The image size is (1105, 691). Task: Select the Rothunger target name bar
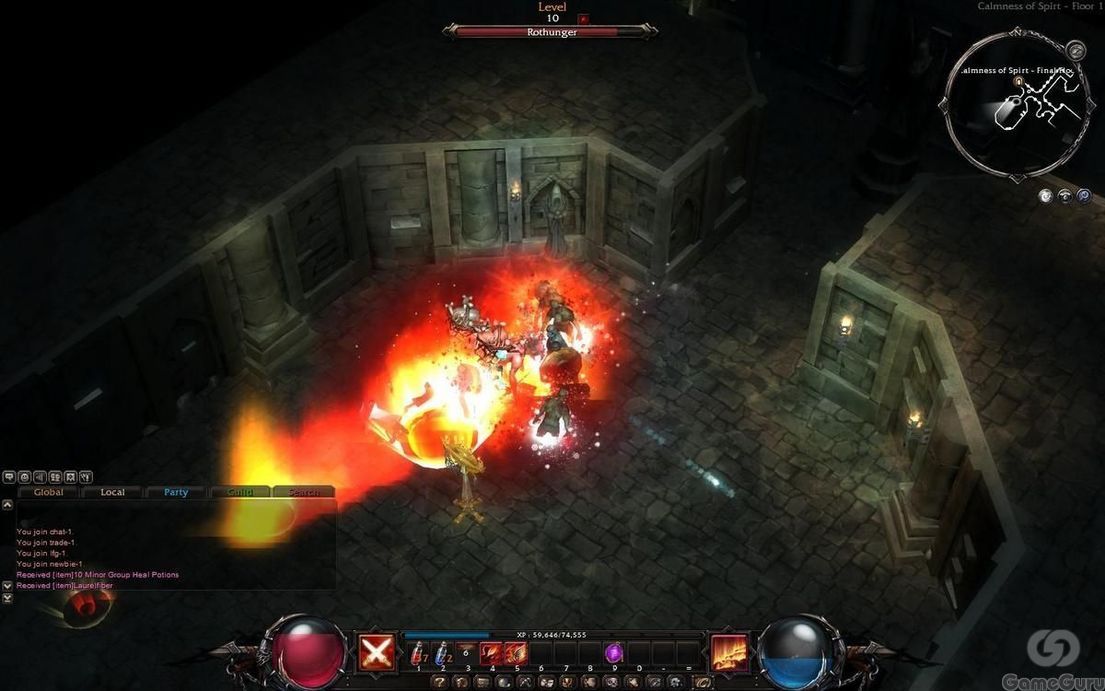coord(551,32)
